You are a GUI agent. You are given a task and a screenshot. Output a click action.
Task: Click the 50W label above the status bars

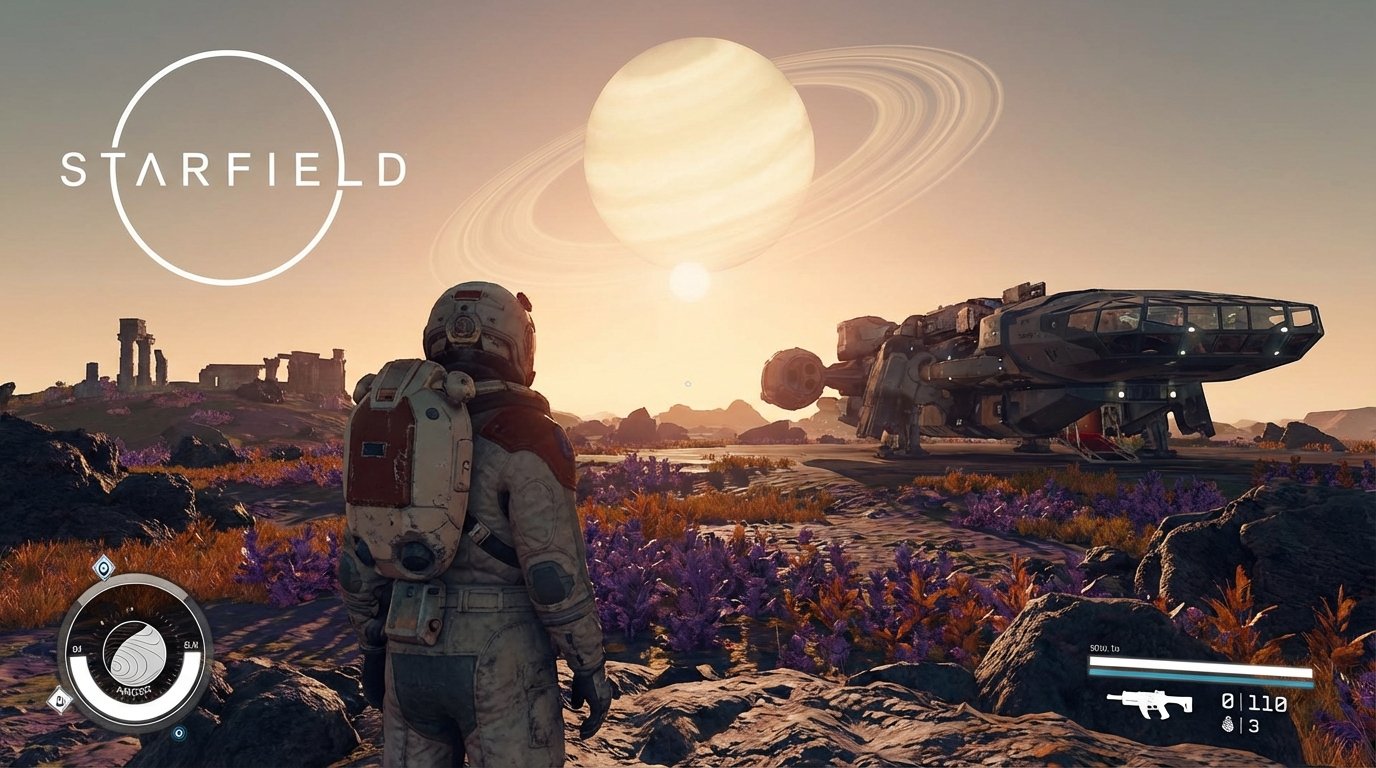coord(1104,648)
